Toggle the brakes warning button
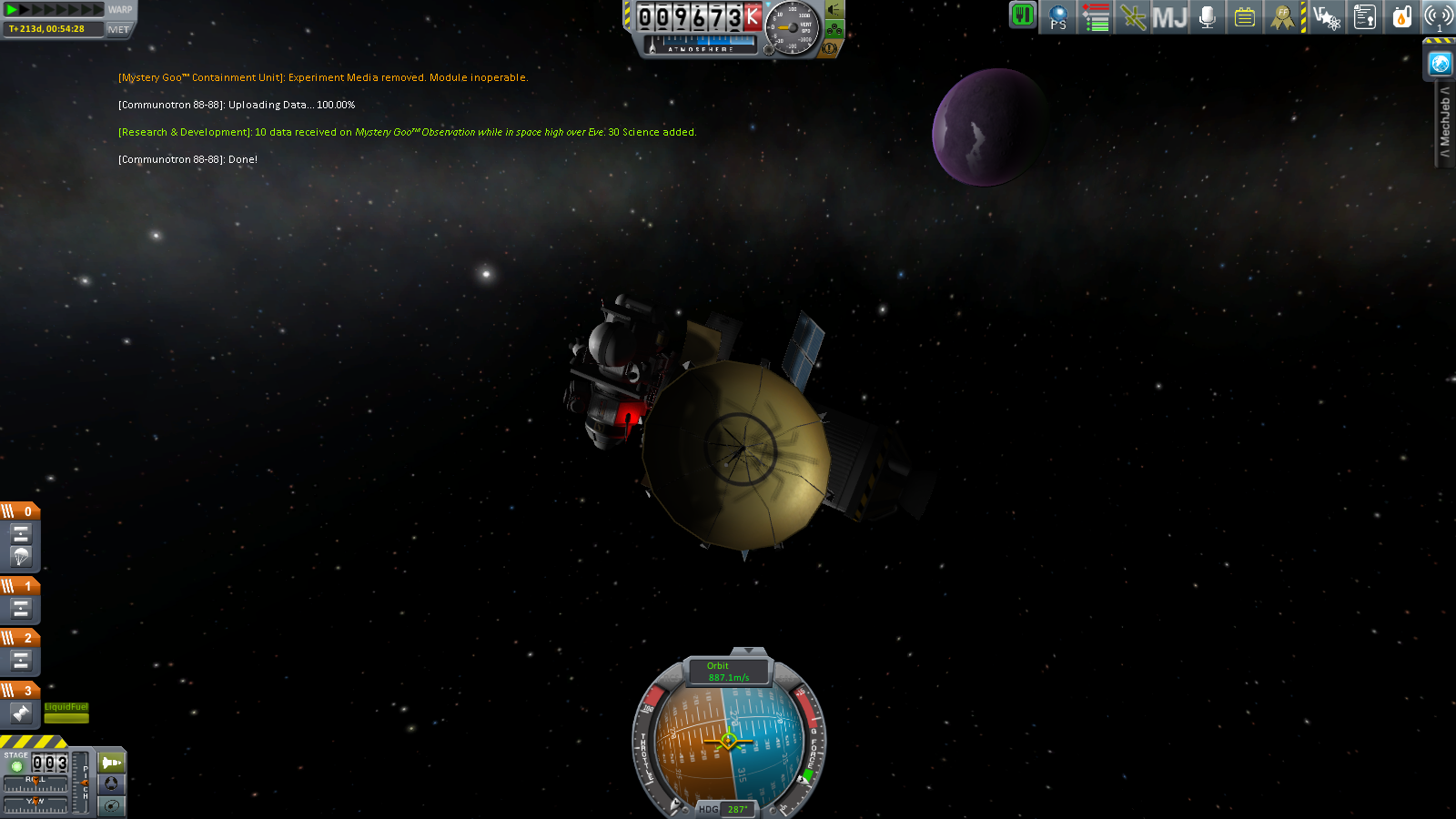This screenshot has height=819, width=1456. [829, 48]
